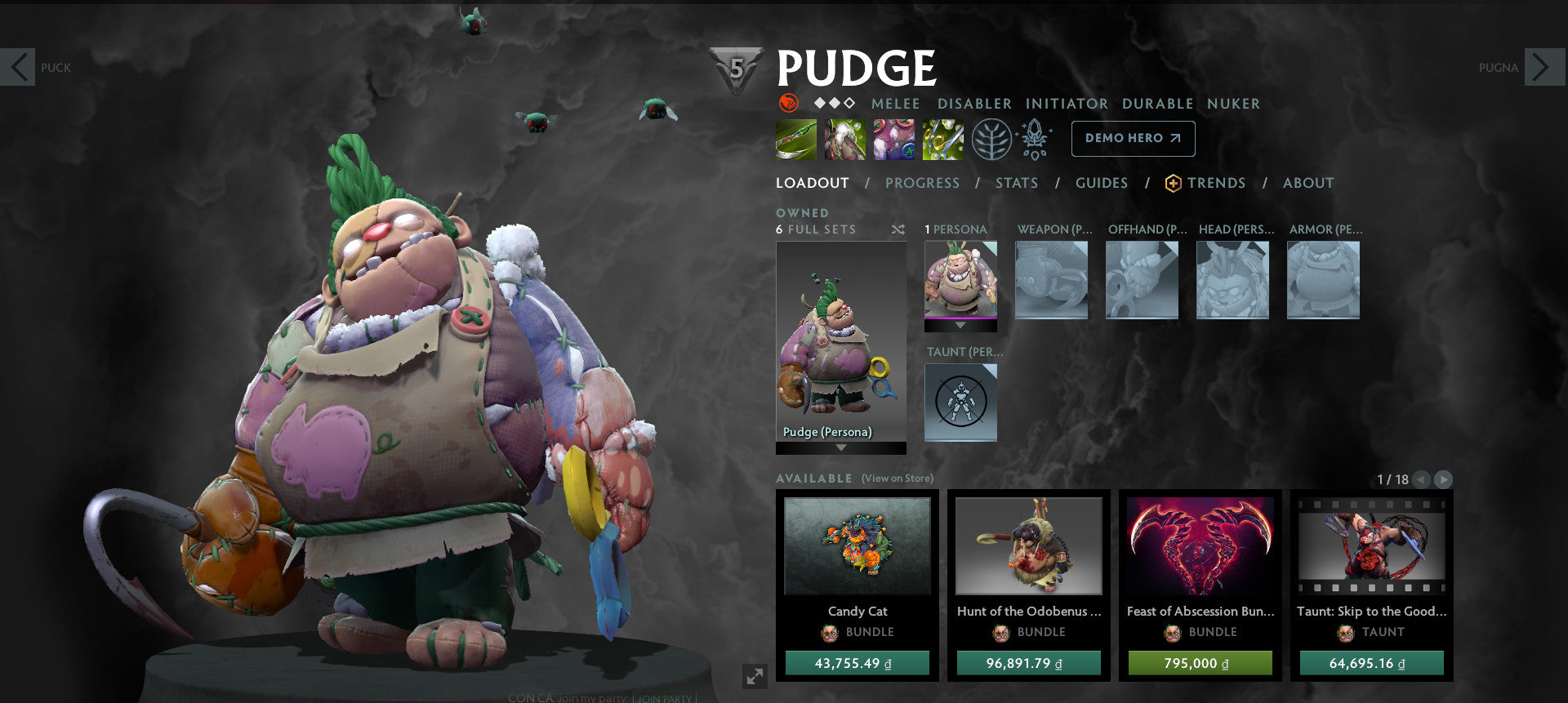Click the gold emblem icon beside TRENDS
This screenshot has width=1568, height=703.
click(1172, 183)
